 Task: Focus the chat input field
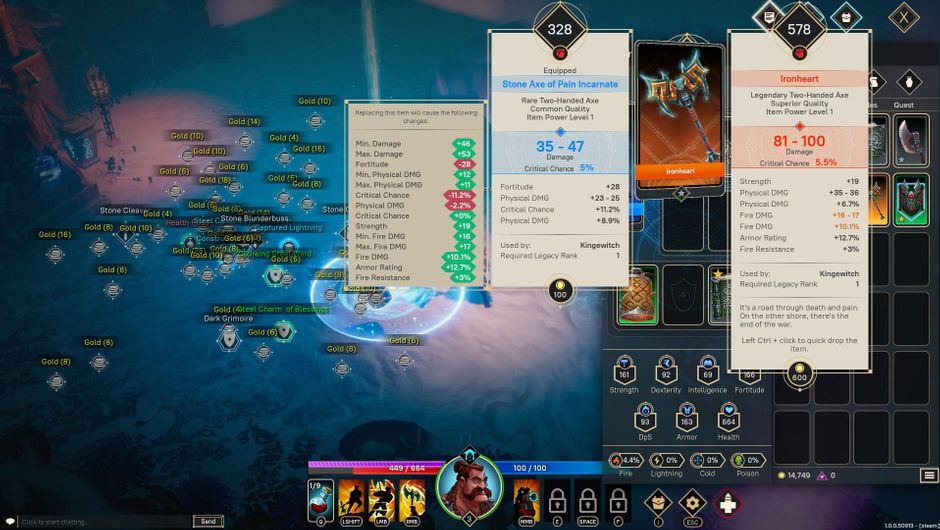pyautogui.click(x=100, y=521)
